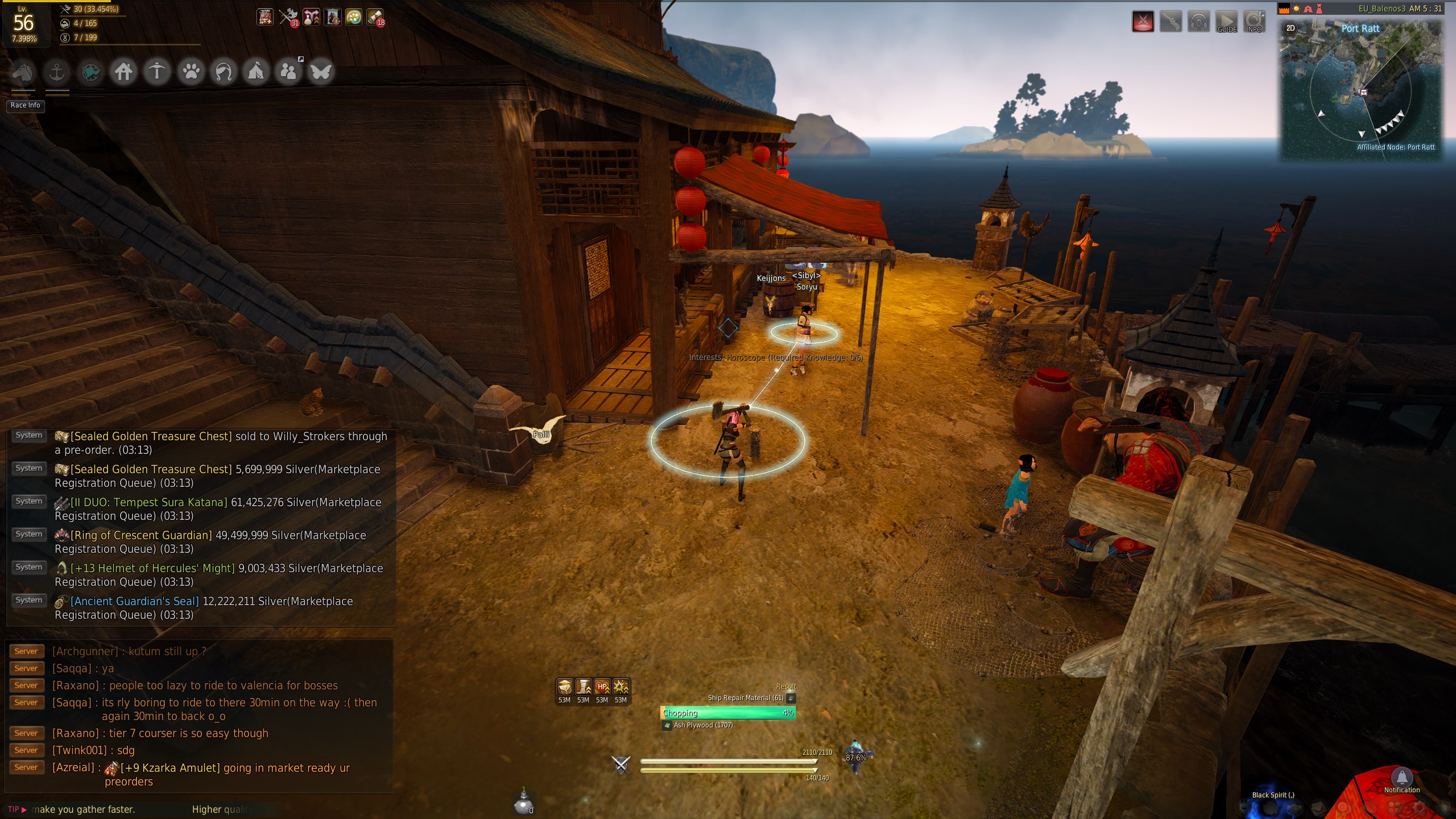Screen dimensions: 1456x819
Task: Click the headset voice chat button
Action: point(1198,22)
